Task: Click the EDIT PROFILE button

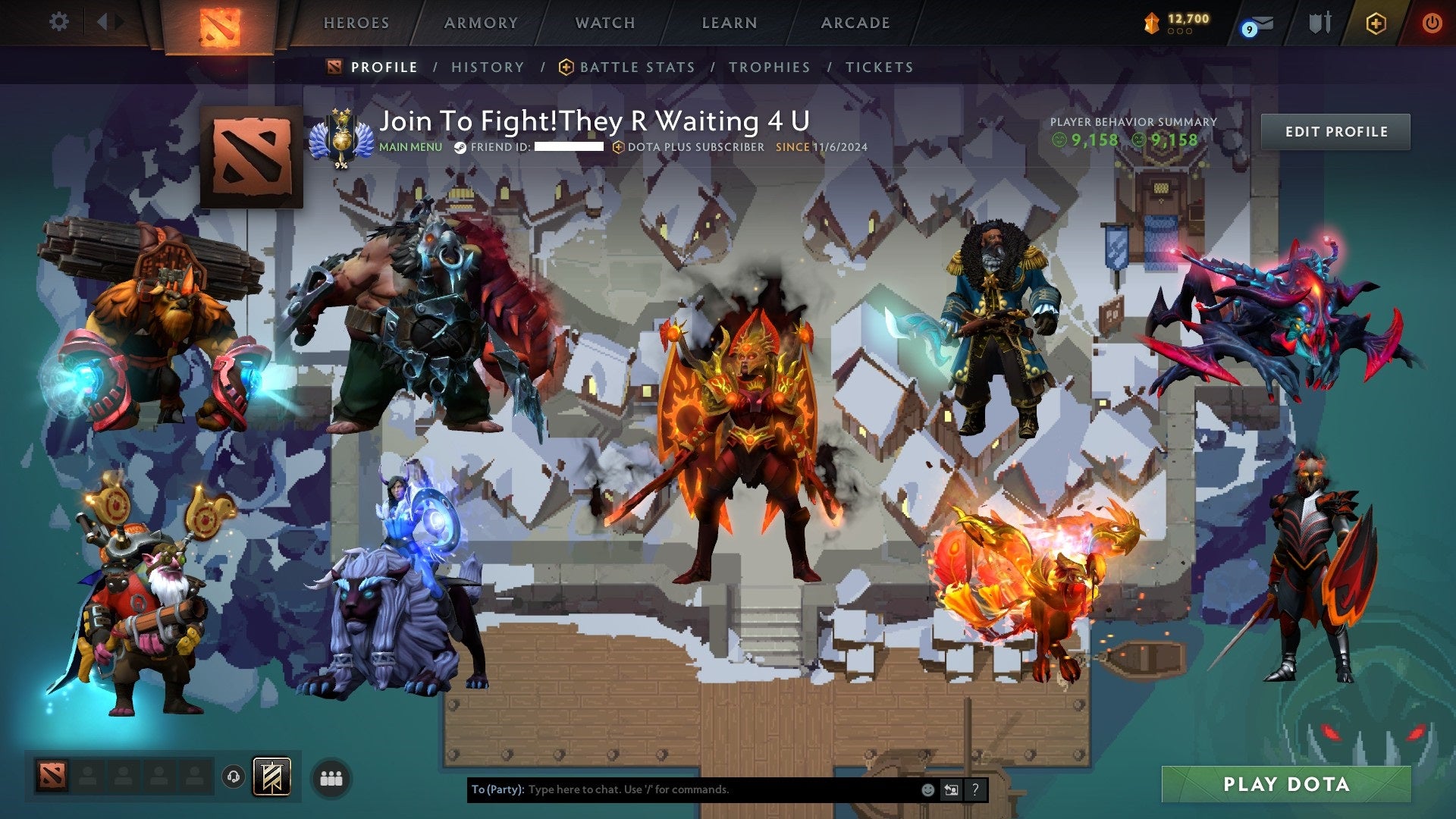Action: coord(1335,131)
